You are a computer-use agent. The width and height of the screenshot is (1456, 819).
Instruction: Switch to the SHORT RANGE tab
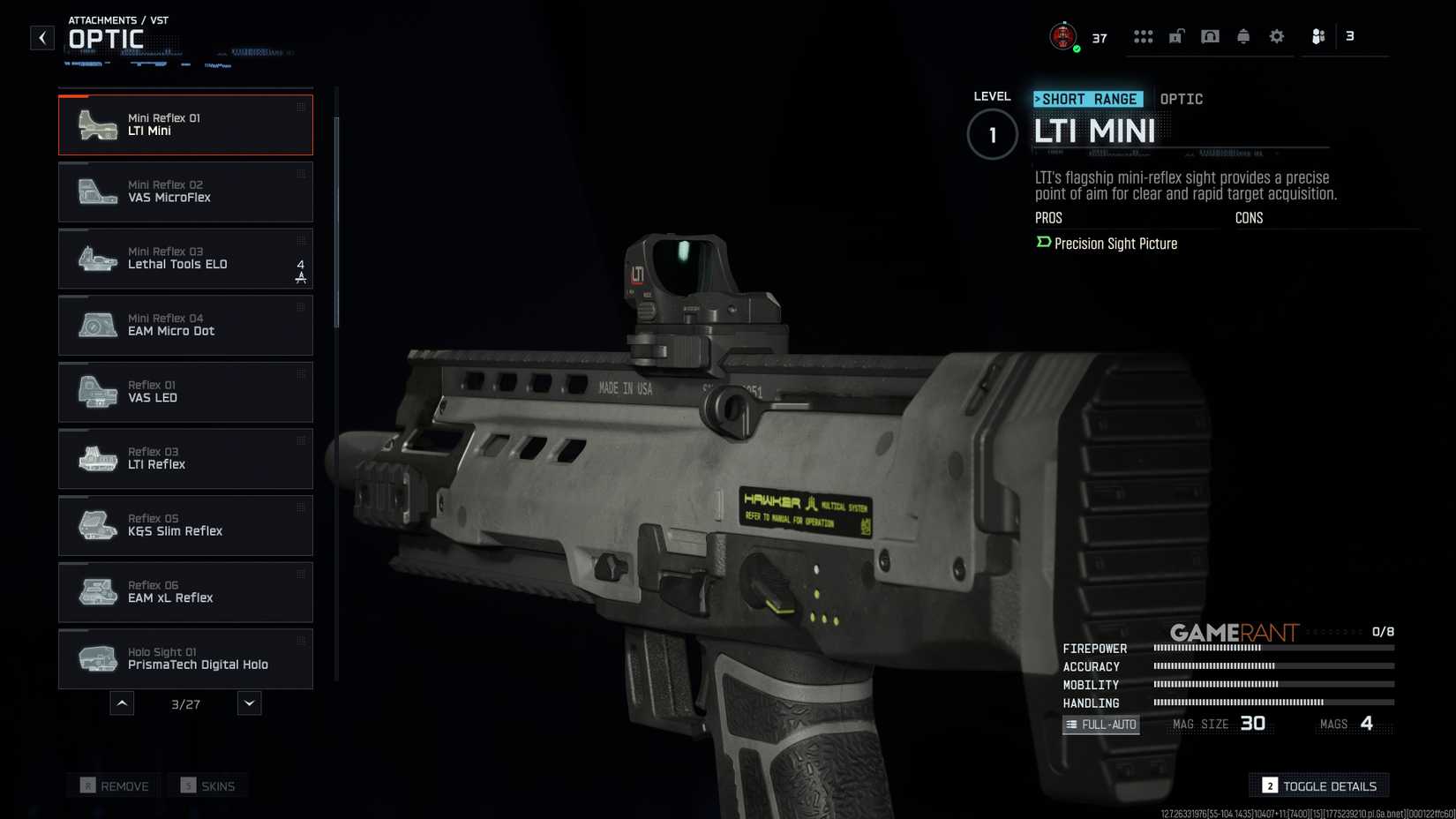click(x=1088, y=99)
